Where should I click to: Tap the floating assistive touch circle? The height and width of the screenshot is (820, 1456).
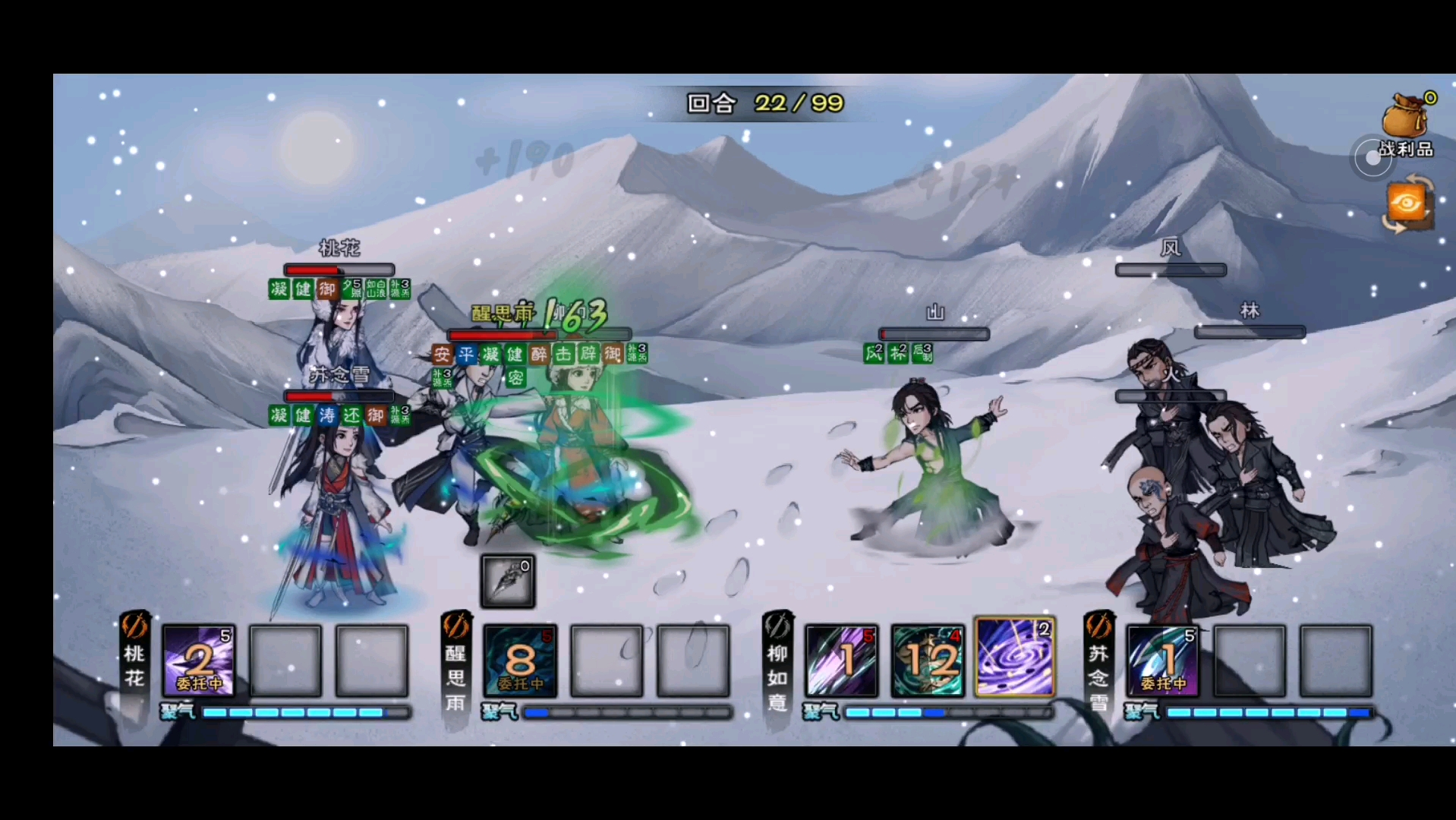tap(1372, 158)
